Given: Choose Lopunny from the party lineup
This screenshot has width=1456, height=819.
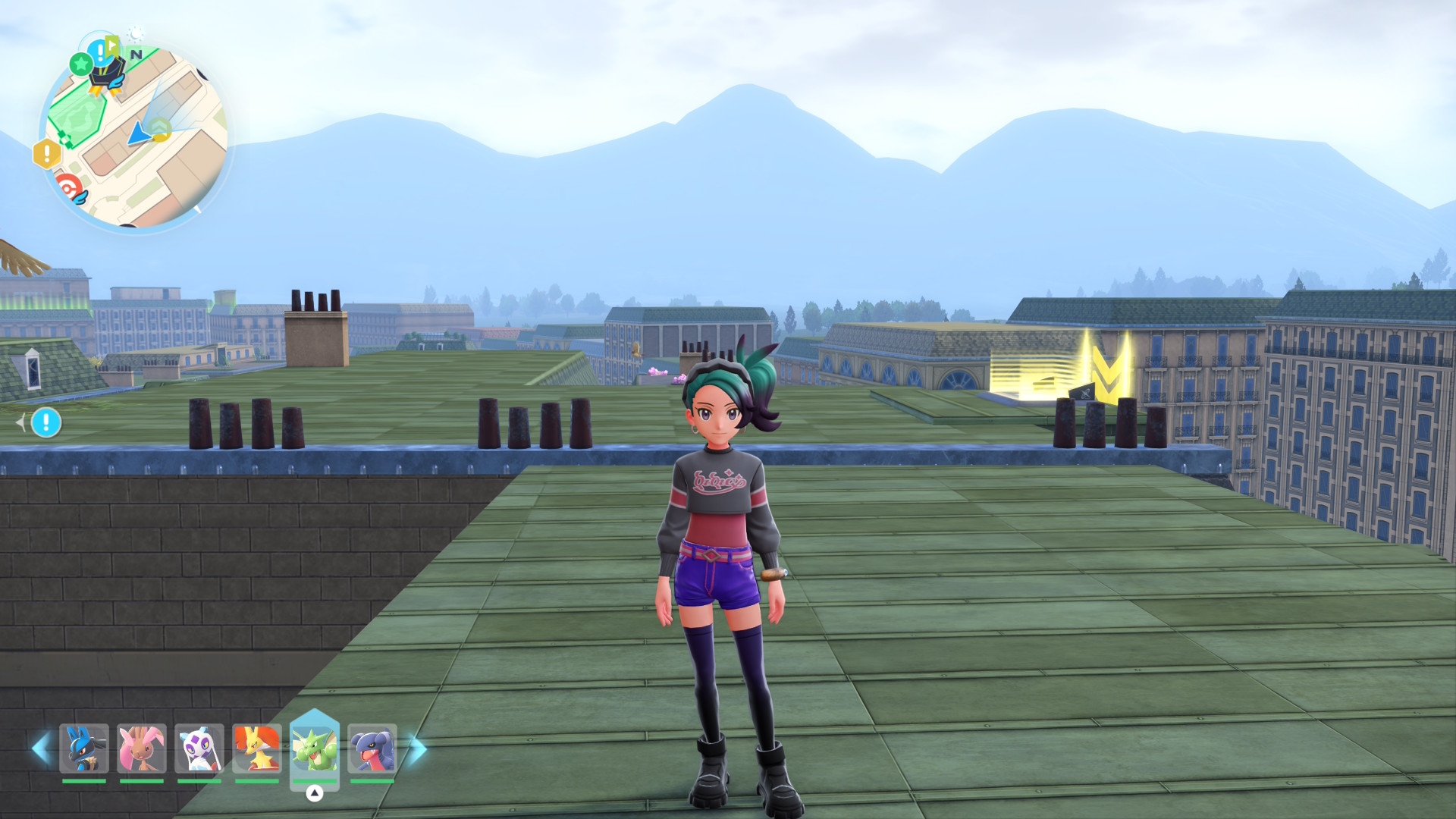Looking at the screenshot, I should click(x=142, y=748).
